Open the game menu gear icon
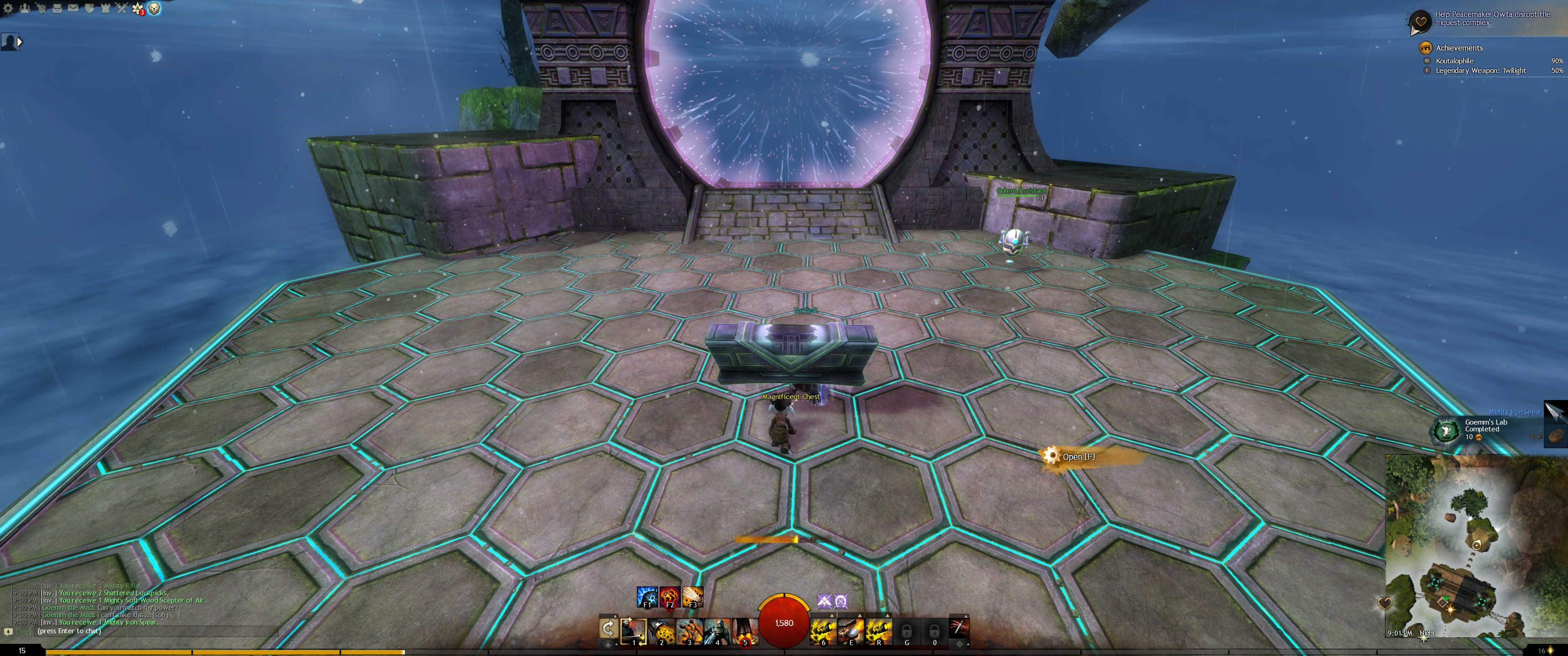This screenshot has height=656, width=1568. pos(9,8)
